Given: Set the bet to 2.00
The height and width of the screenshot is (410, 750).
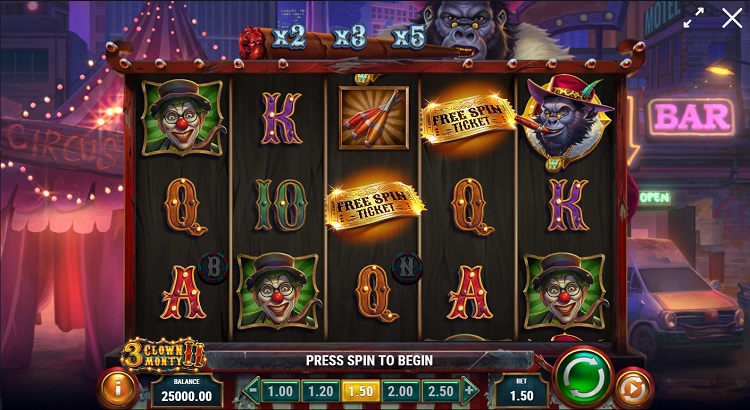Looking at the screenshot, I should click(399, 391).
